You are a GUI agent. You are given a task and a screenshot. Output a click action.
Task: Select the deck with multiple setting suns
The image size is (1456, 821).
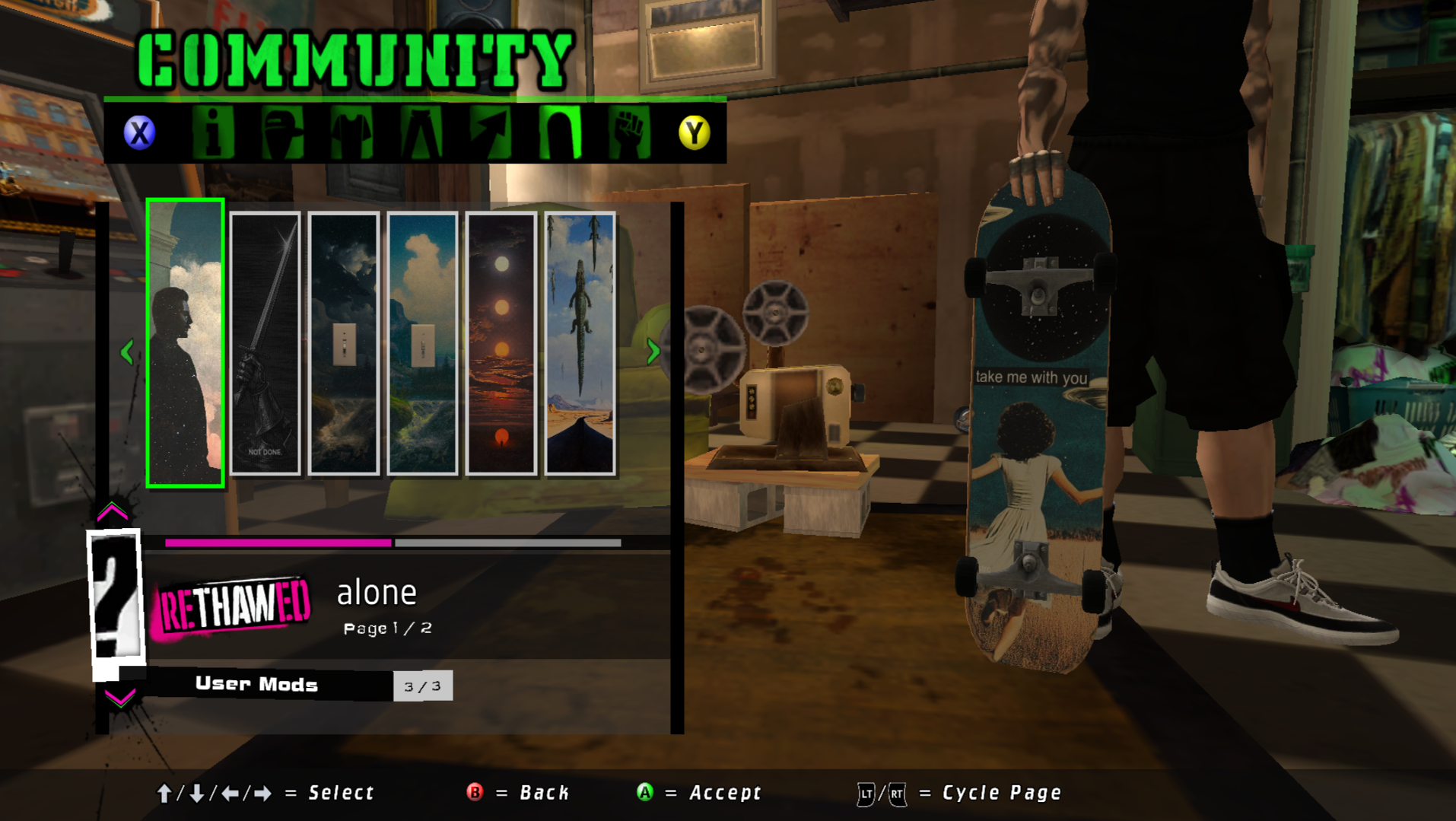point(501,343)
